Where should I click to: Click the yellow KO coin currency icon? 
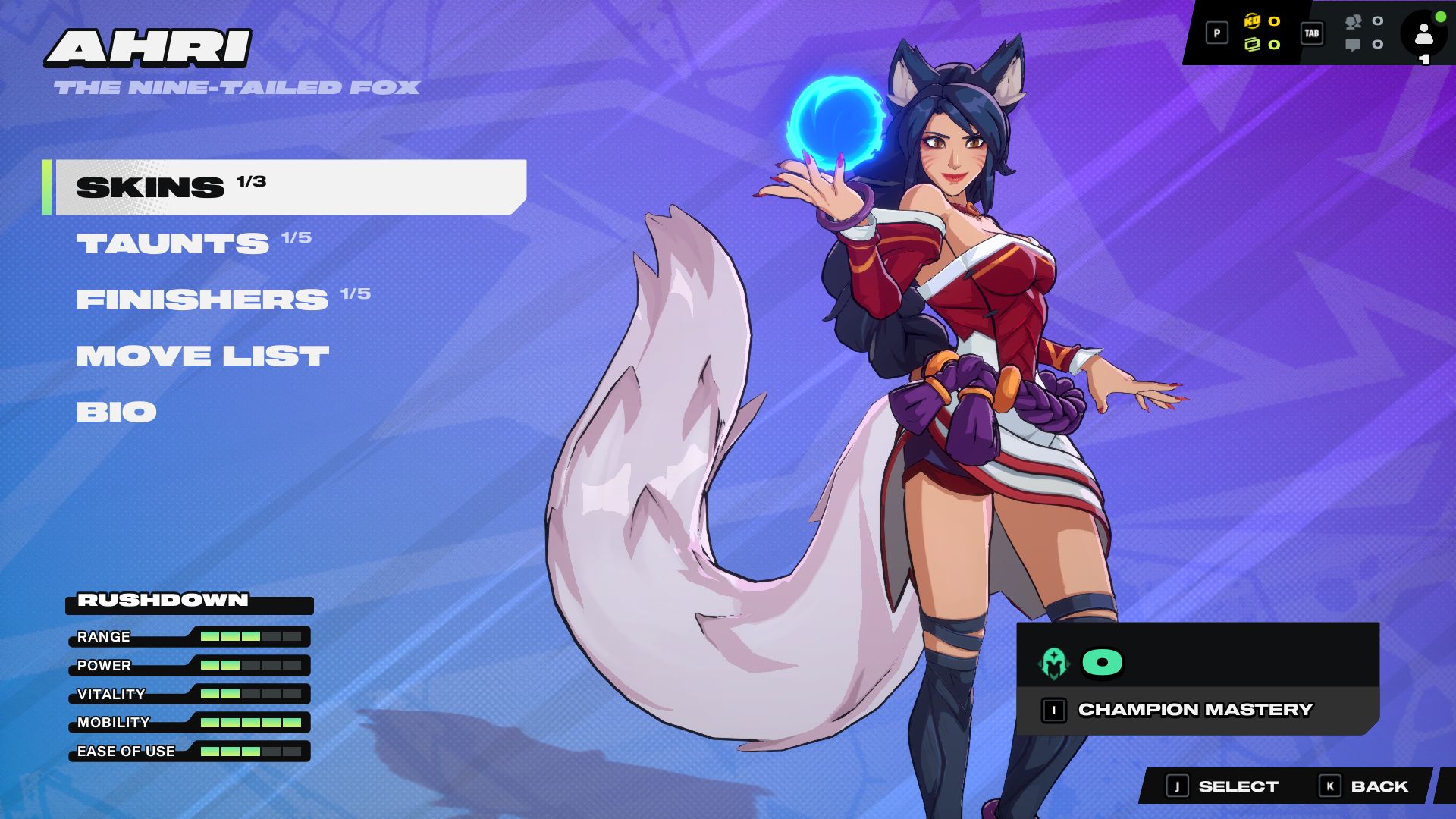tap(1252, 21)
